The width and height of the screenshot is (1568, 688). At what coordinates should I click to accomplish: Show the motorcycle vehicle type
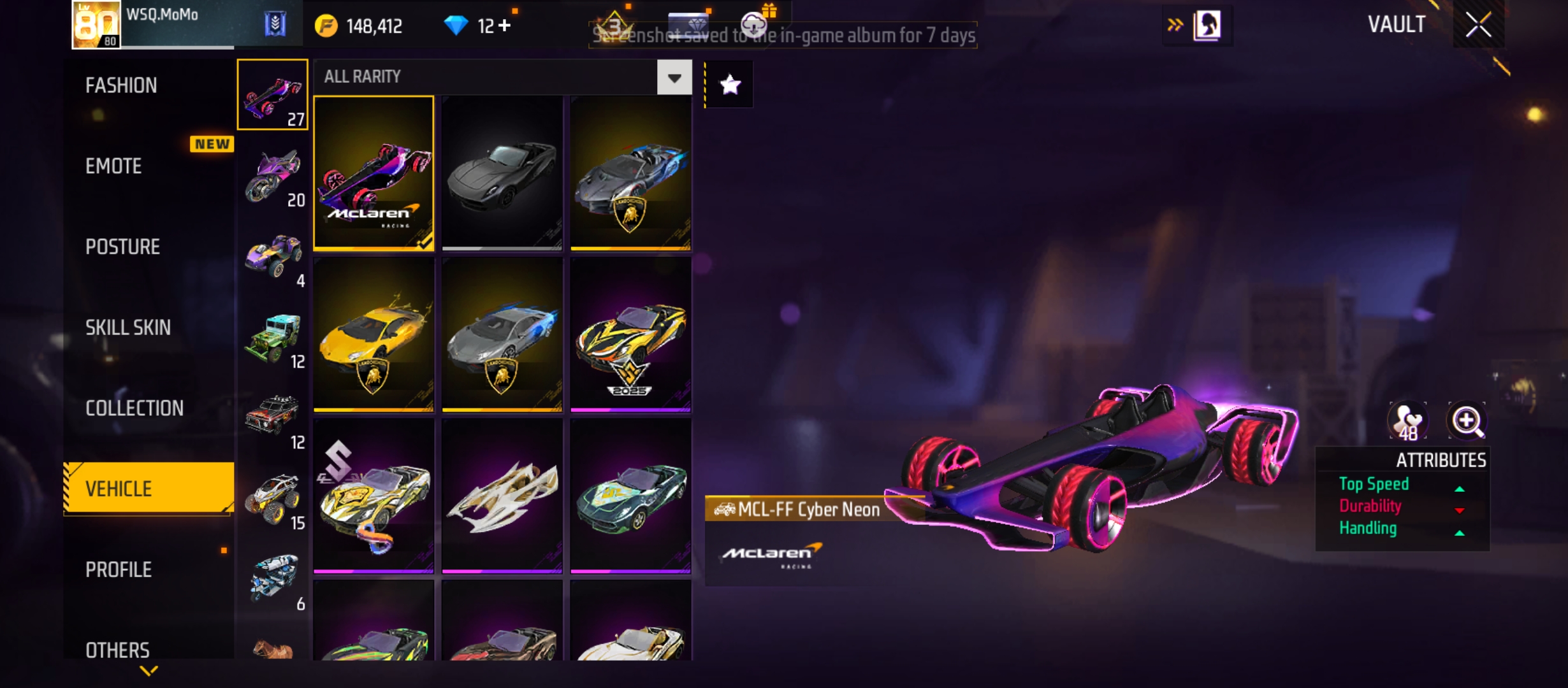[x=273, y=176]
